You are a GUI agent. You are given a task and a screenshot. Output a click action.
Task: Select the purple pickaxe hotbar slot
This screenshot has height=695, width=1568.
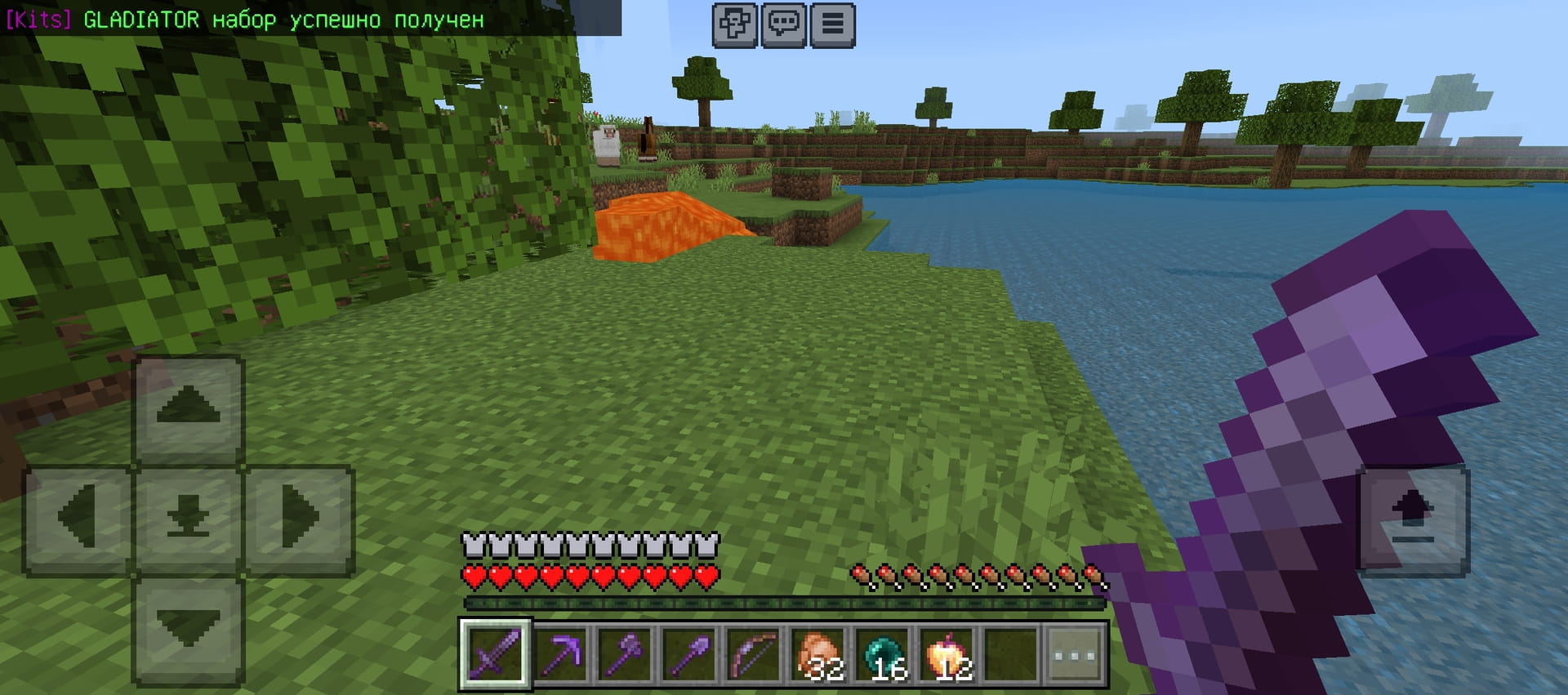point(561,654)
